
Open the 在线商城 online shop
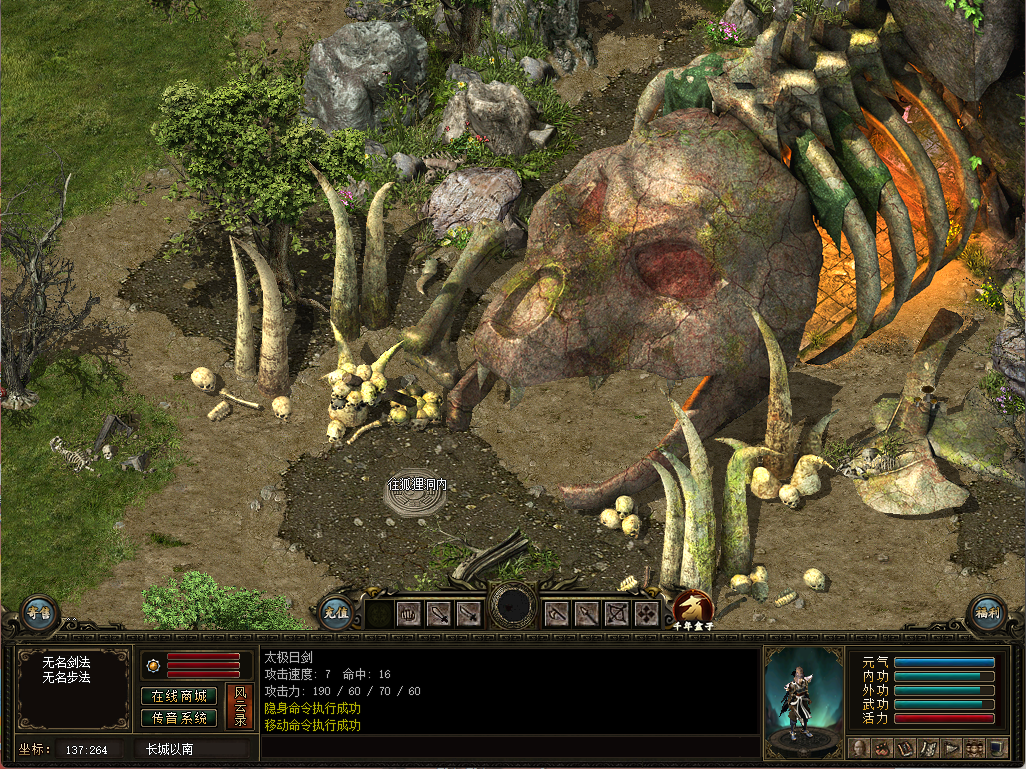tap(179, 696)
